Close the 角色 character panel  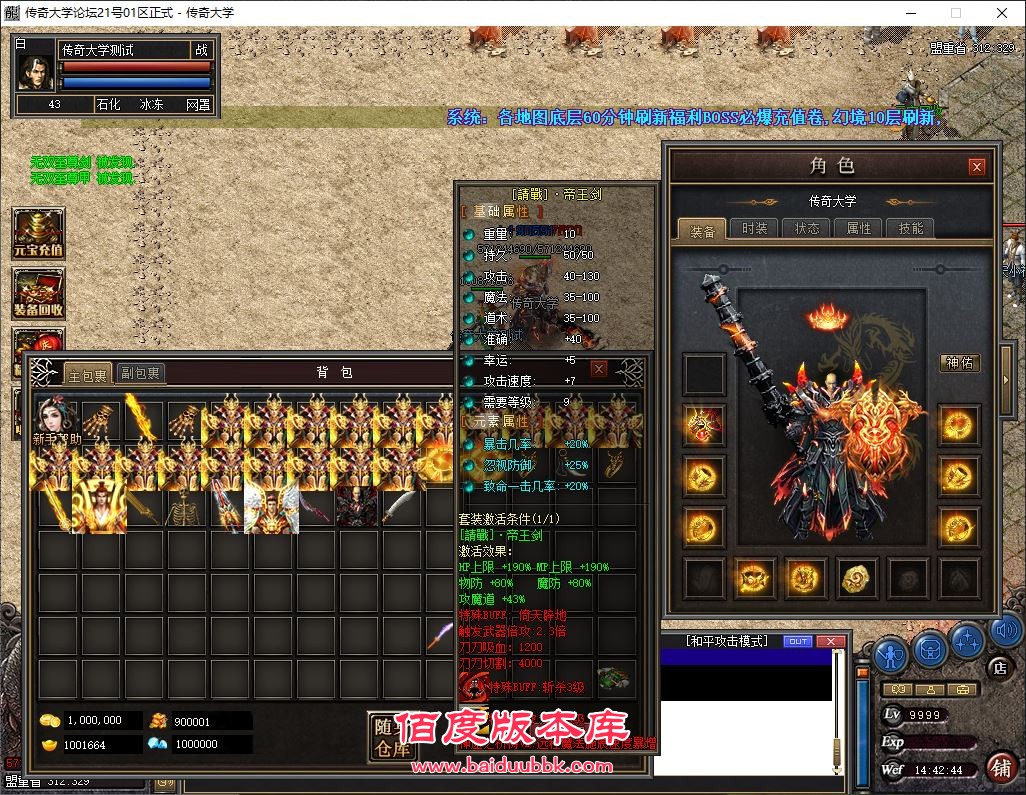click(977, 167)
